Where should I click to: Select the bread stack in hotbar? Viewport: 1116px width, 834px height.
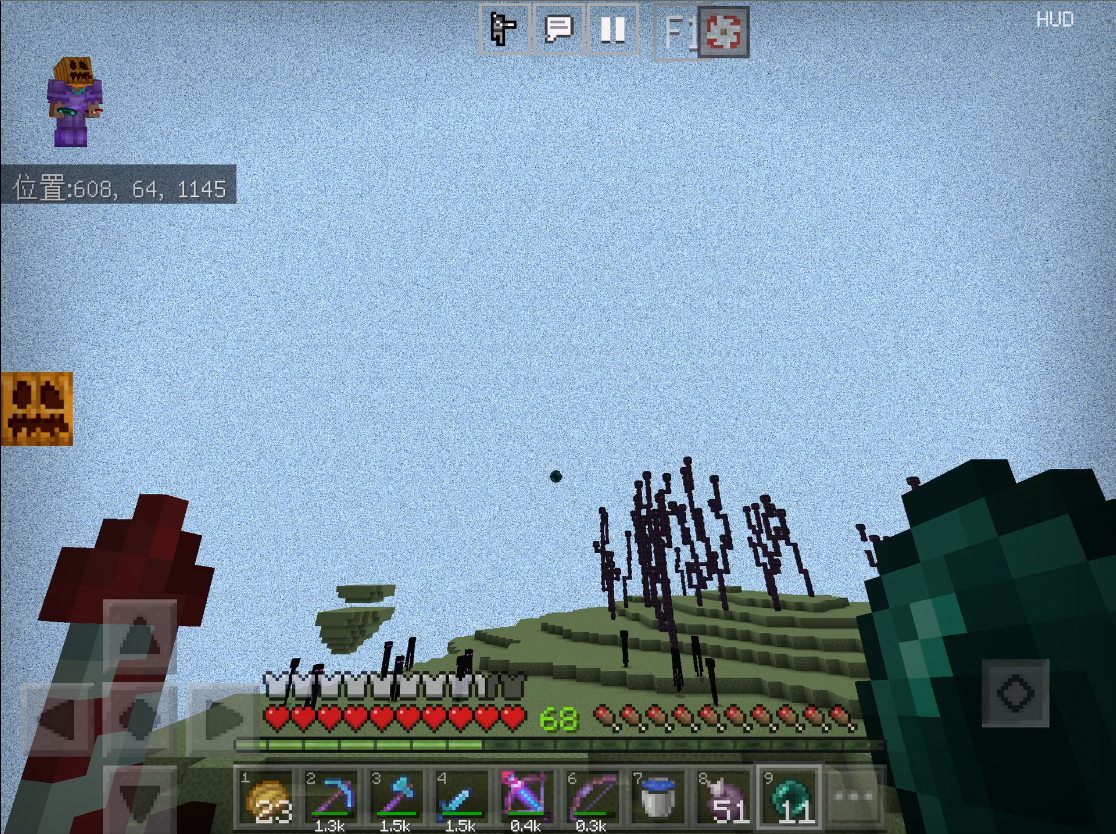[x=265, y=797]
